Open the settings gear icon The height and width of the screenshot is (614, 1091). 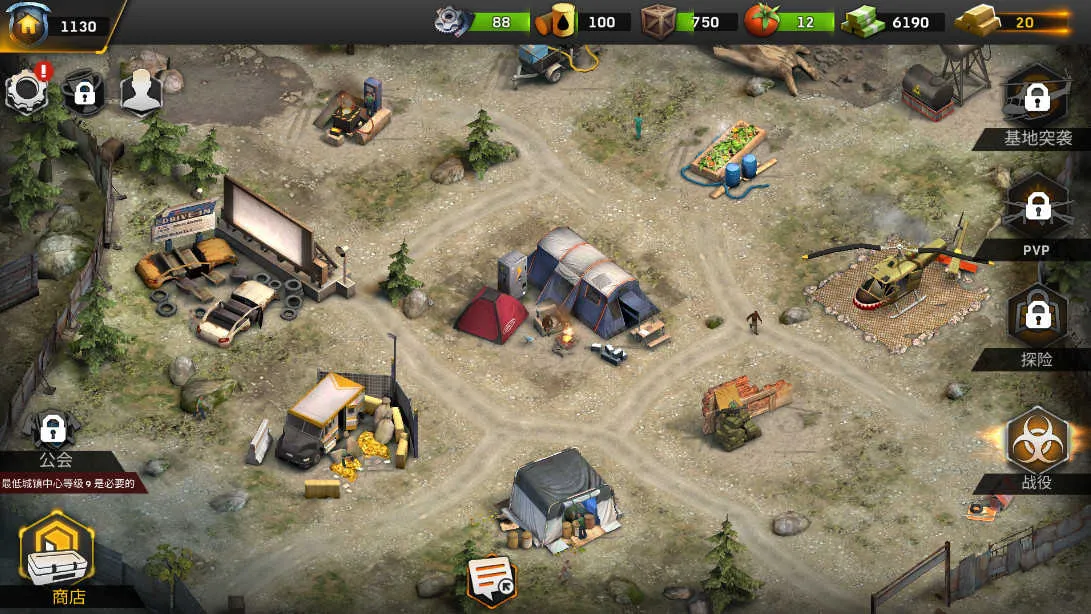[x=27, y=92]
